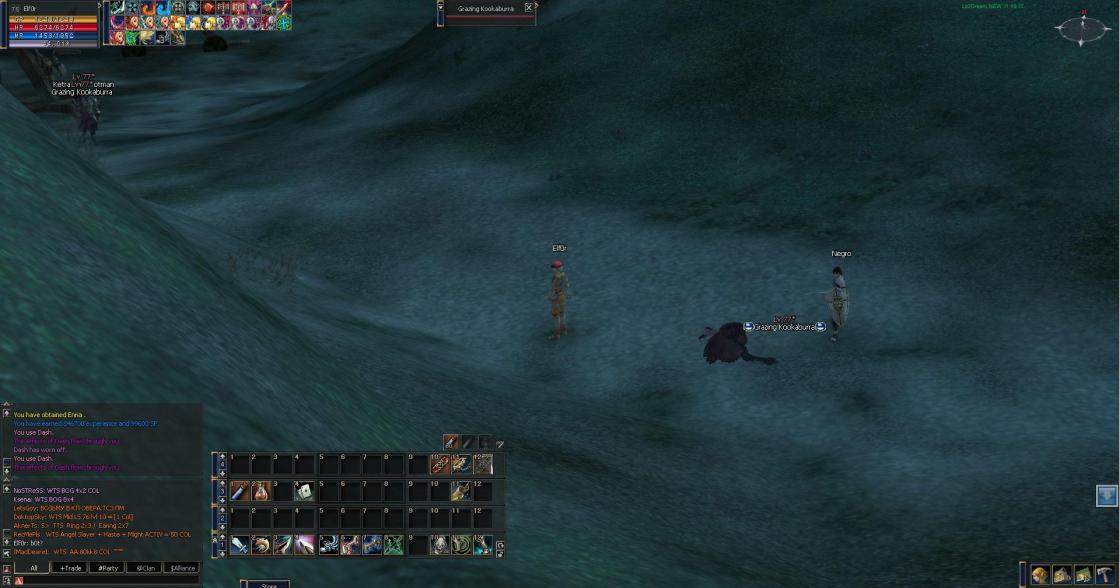Switch chat to the All tab
Viewport: 1120px width, 588px height.
pyautogui.click(x=33, y=567)
